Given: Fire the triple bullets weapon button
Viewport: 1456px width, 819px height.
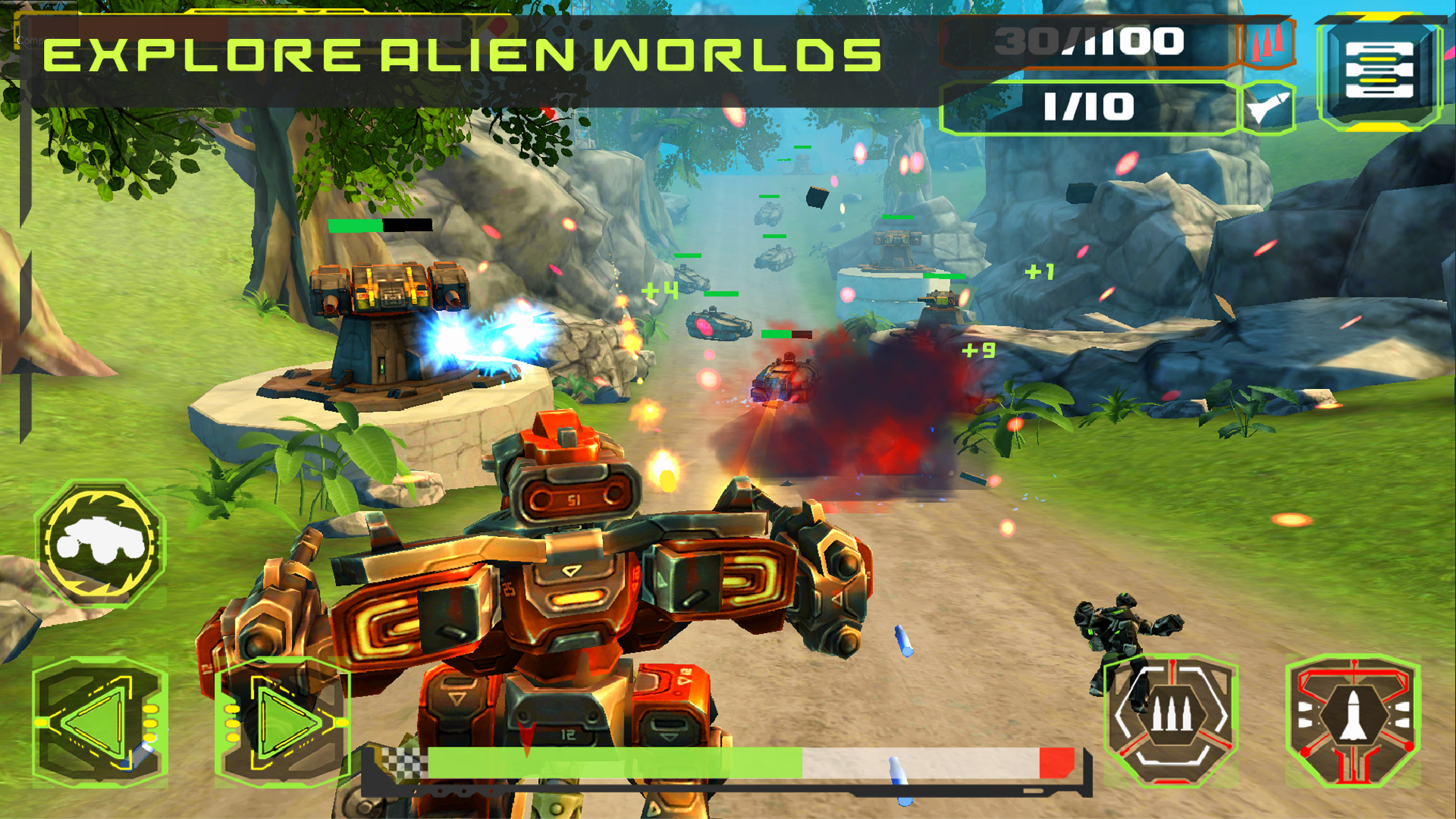Looking at the screenshot, I should click(x=1170, y=719).
